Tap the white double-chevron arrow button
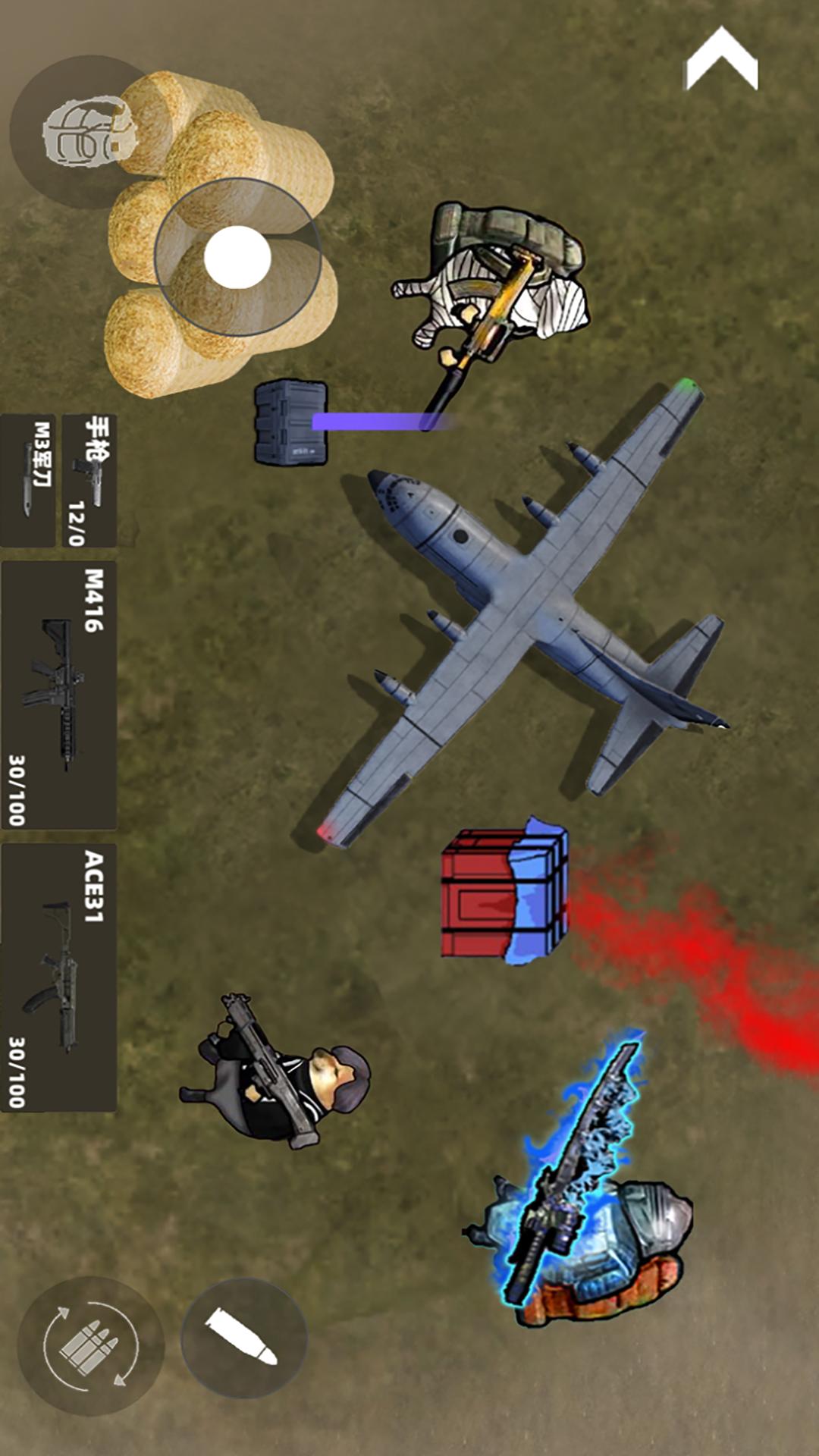Image resolution: width=819 pixels, height=1456 pixels. [721, 59]
